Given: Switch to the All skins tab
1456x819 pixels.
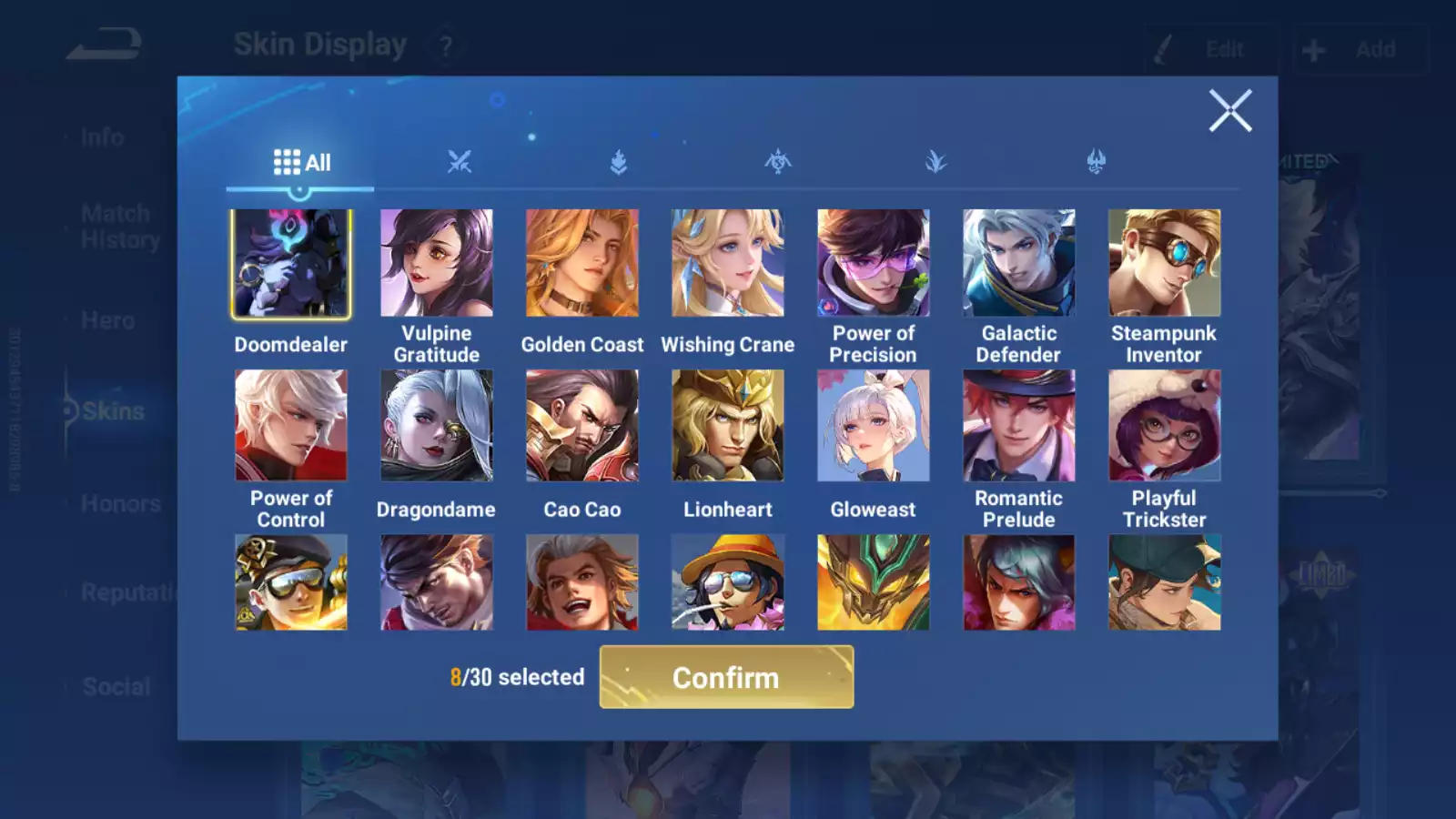Looking at the screenshot, I should 301,163.
